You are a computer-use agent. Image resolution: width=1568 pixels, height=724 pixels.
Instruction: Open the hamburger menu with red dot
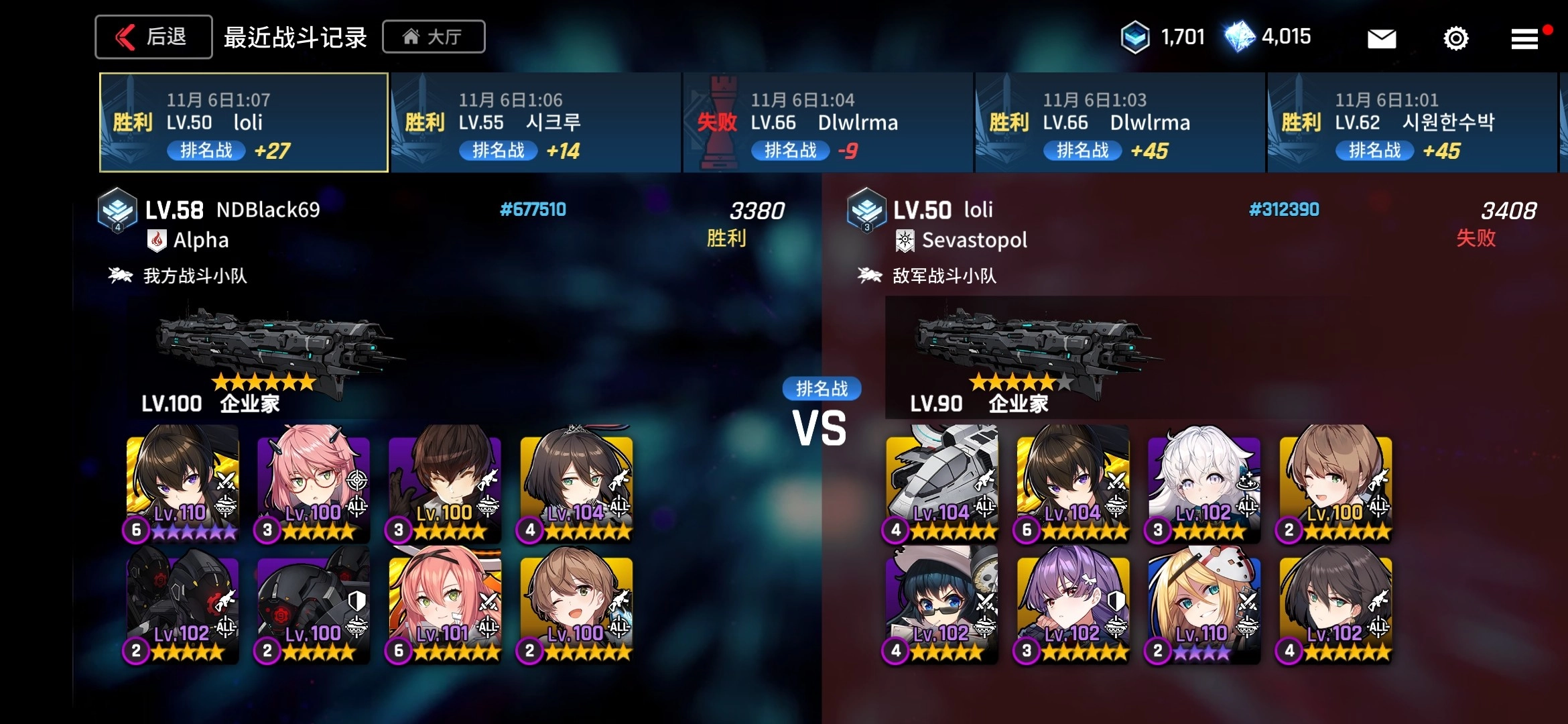(x=1524, y=39)
